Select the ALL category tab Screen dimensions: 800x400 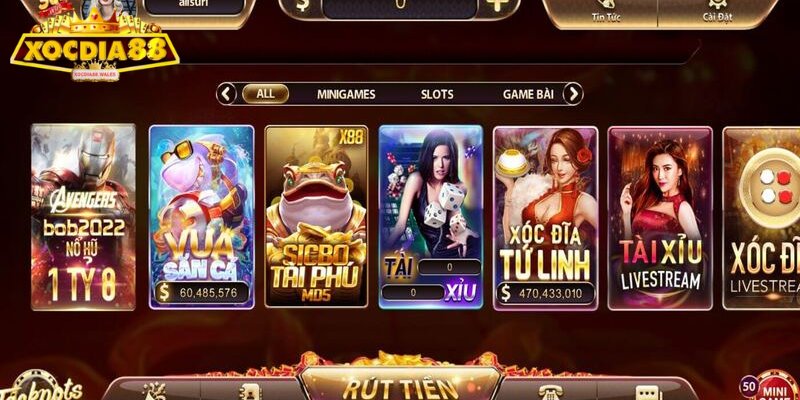click(265, 94)
